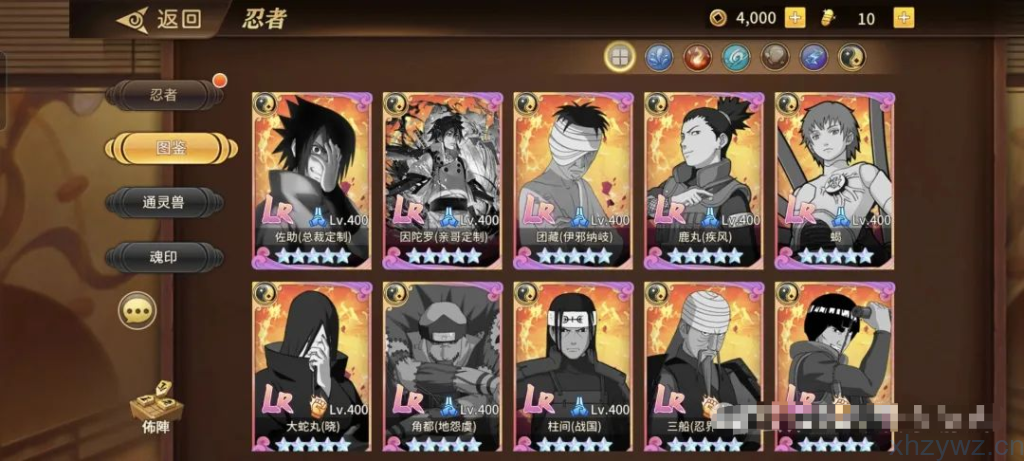1024x461 pixels.
Task: Go back using the 返回 button
Action: coord(160,19)
